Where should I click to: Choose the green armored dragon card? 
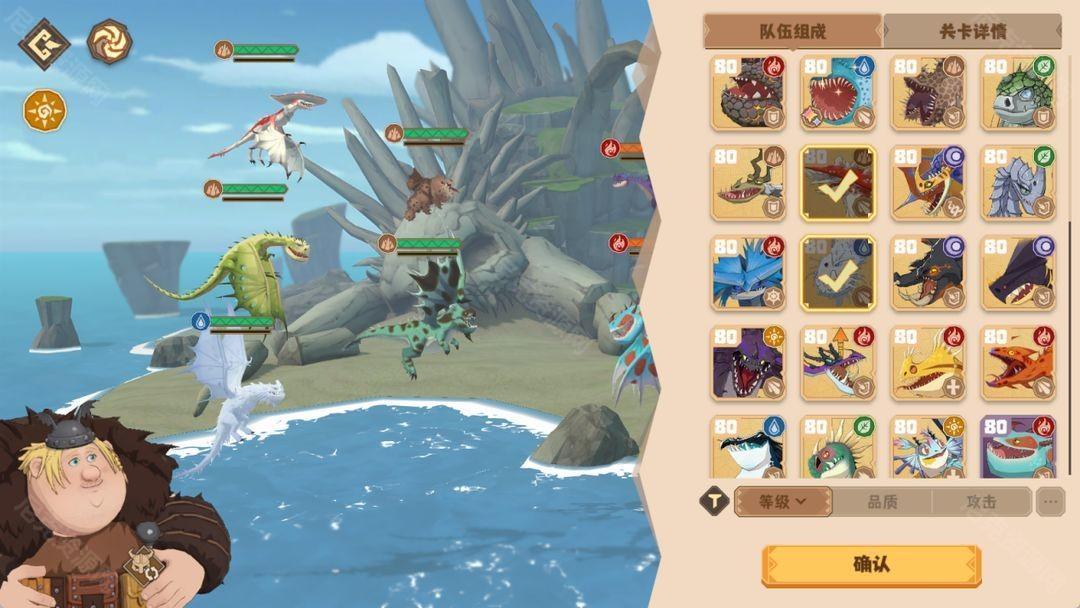coord(1019,93)
